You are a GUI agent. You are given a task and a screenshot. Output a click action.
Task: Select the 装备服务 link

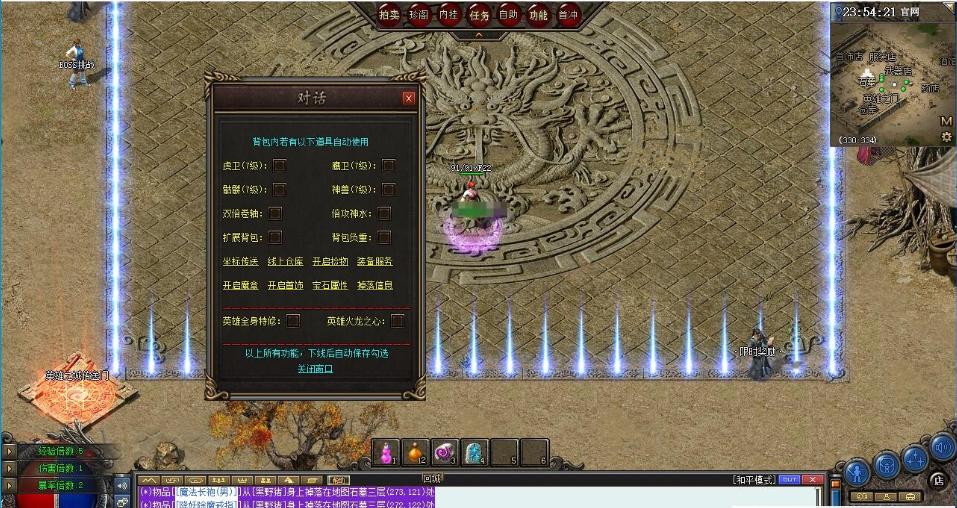(x=374, y=261)
